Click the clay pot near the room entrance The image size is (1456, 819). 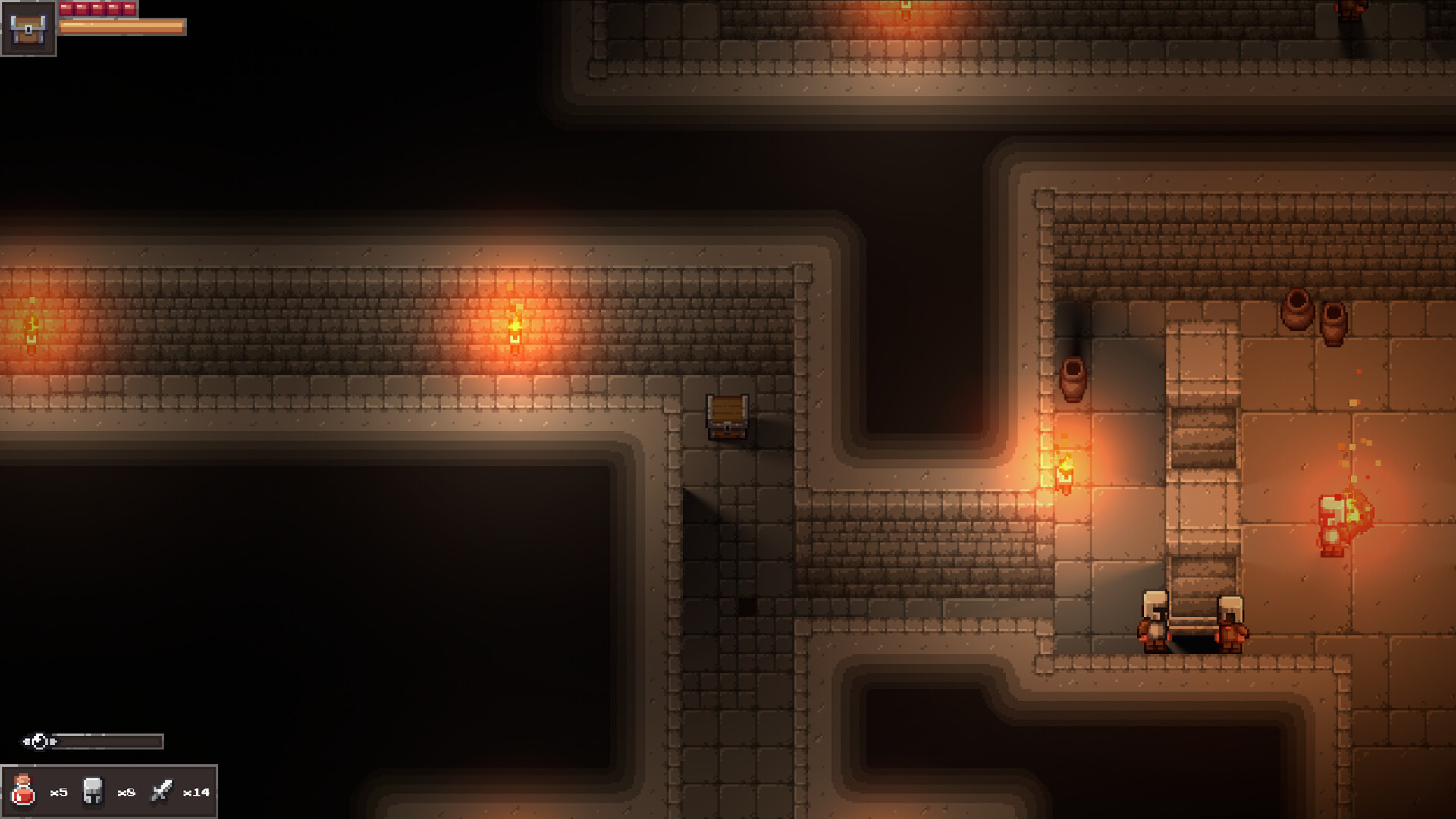1075,379
